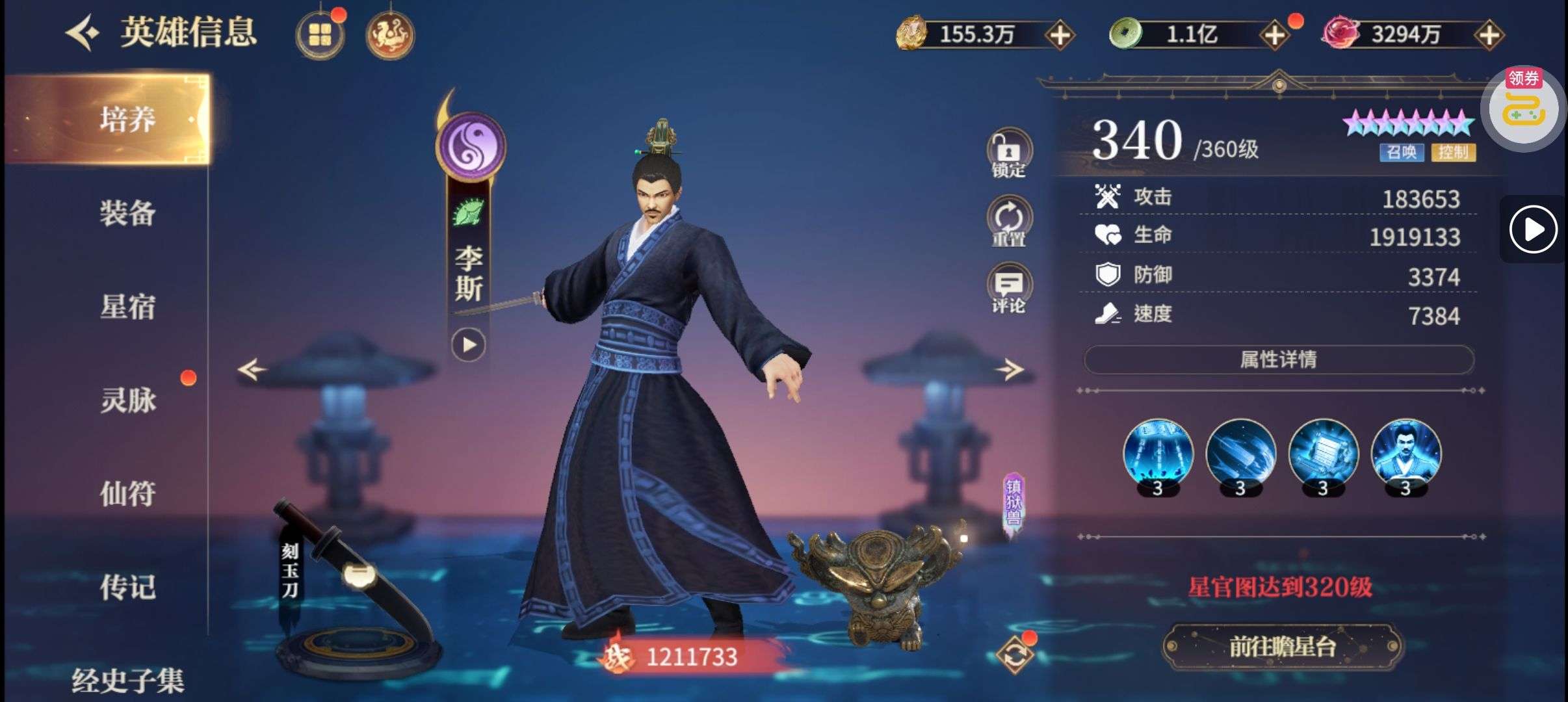
Task: Select the 培养 cultivation tab
Action: 127,120
